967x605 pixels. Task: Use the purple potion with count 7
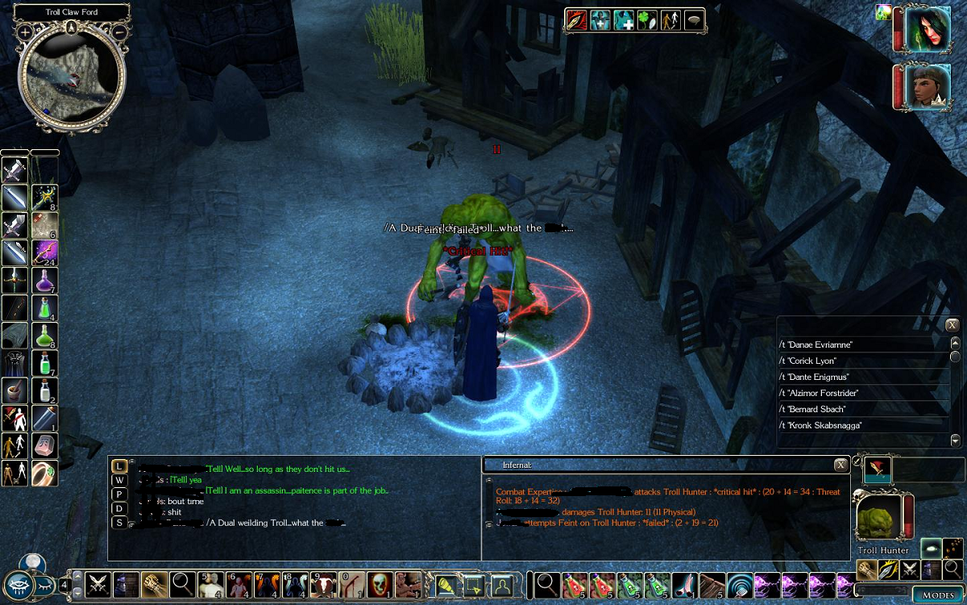tap(44, 281)
